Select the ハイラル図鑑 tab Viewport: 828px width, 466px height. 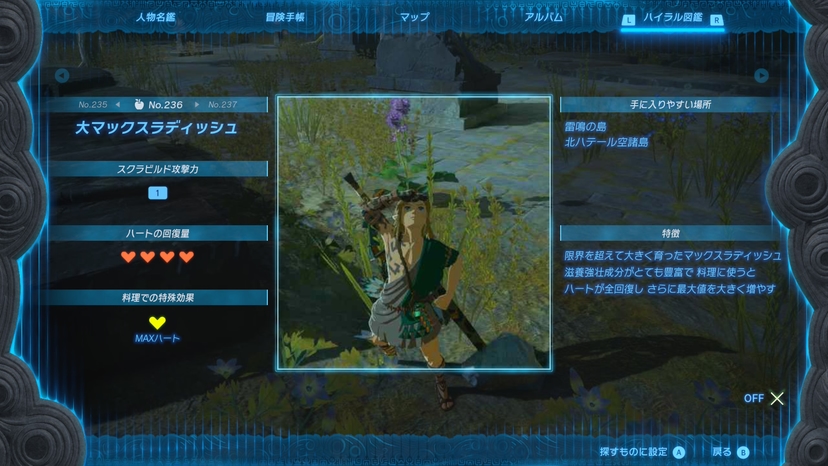click(672, 18)
